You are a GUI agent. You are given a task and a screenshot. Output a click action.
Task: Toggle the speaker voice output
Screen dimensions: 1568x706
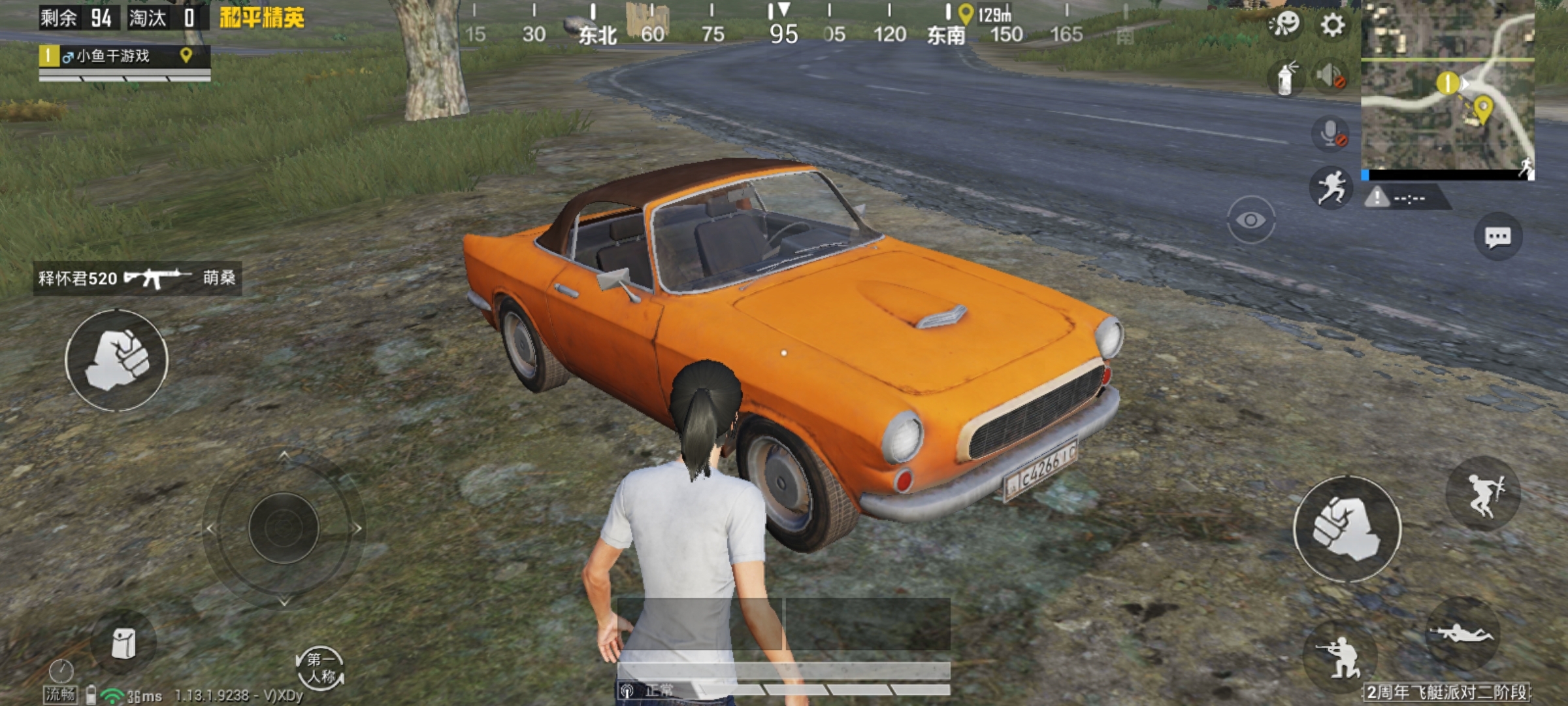click(x=1330, y=76)
